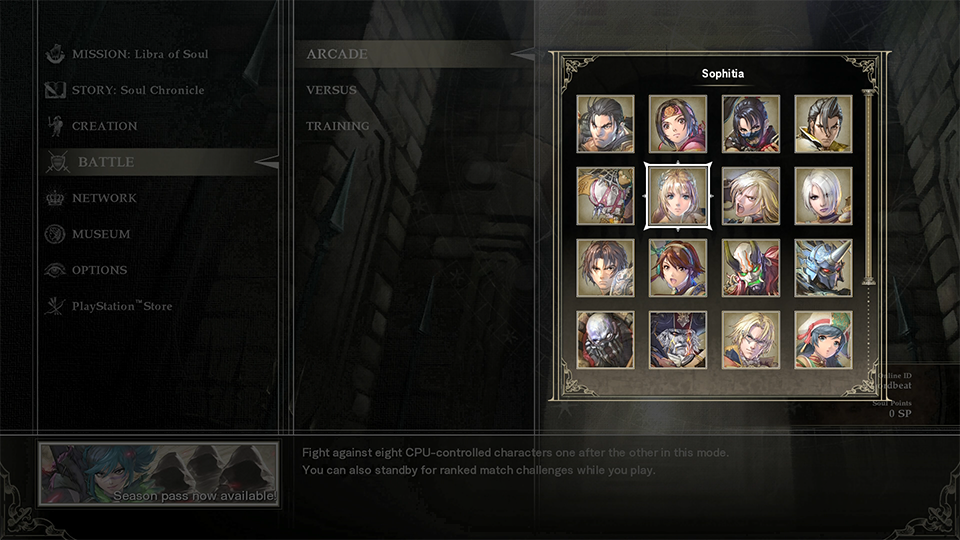This screenshot has height=540, width=960.
Task: Select VERSUS mode
Action: 331,90
